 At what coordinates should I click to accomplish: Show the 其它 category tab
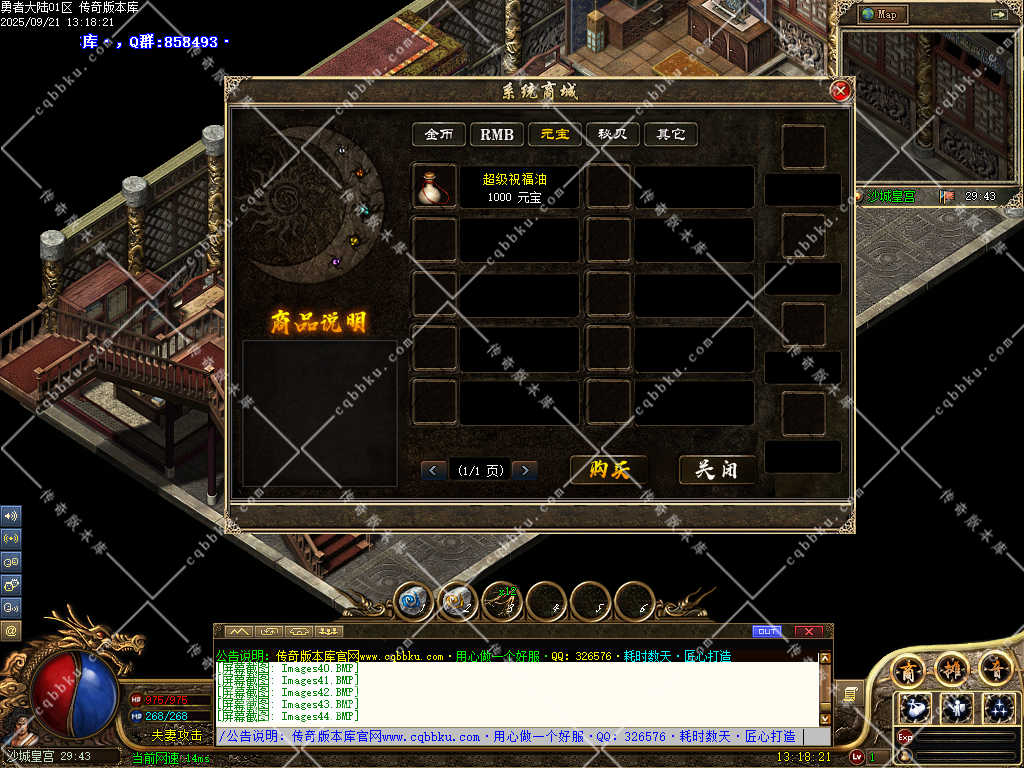click(x=670, y=134)
